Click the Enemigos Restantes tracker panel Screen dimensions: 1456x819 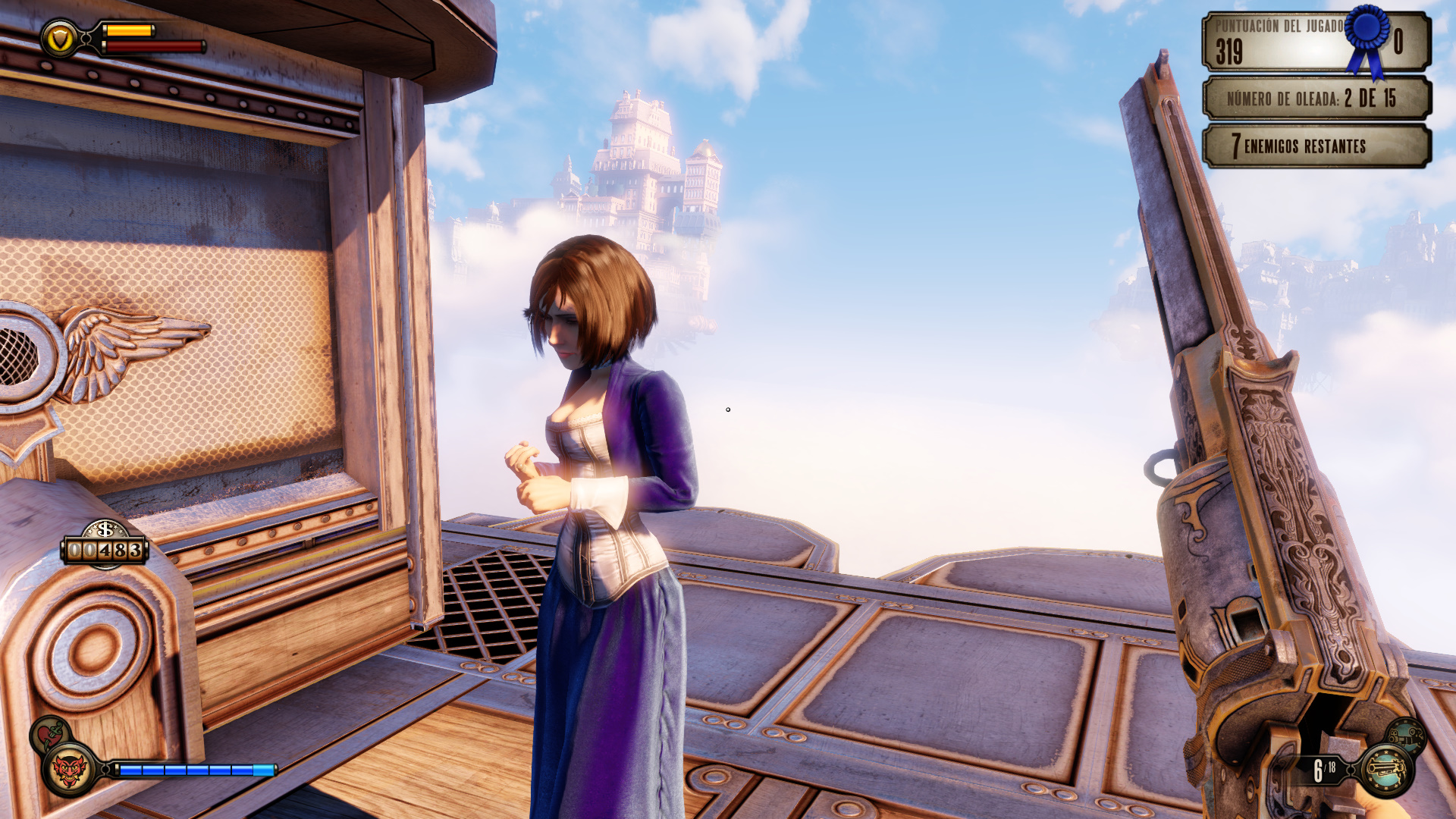pos(1316,146)
